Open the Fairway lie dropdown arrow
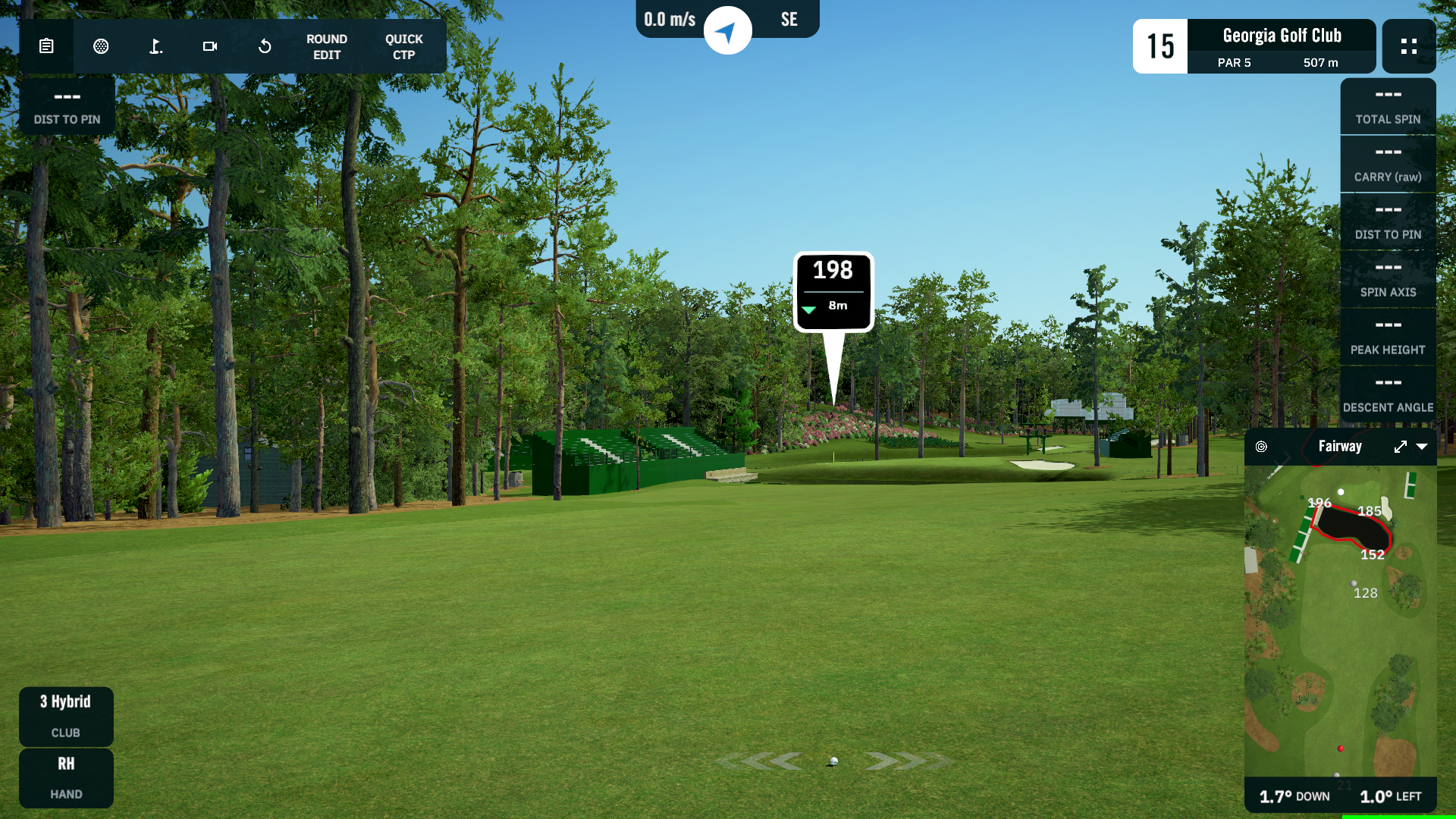 (1422, 447)
